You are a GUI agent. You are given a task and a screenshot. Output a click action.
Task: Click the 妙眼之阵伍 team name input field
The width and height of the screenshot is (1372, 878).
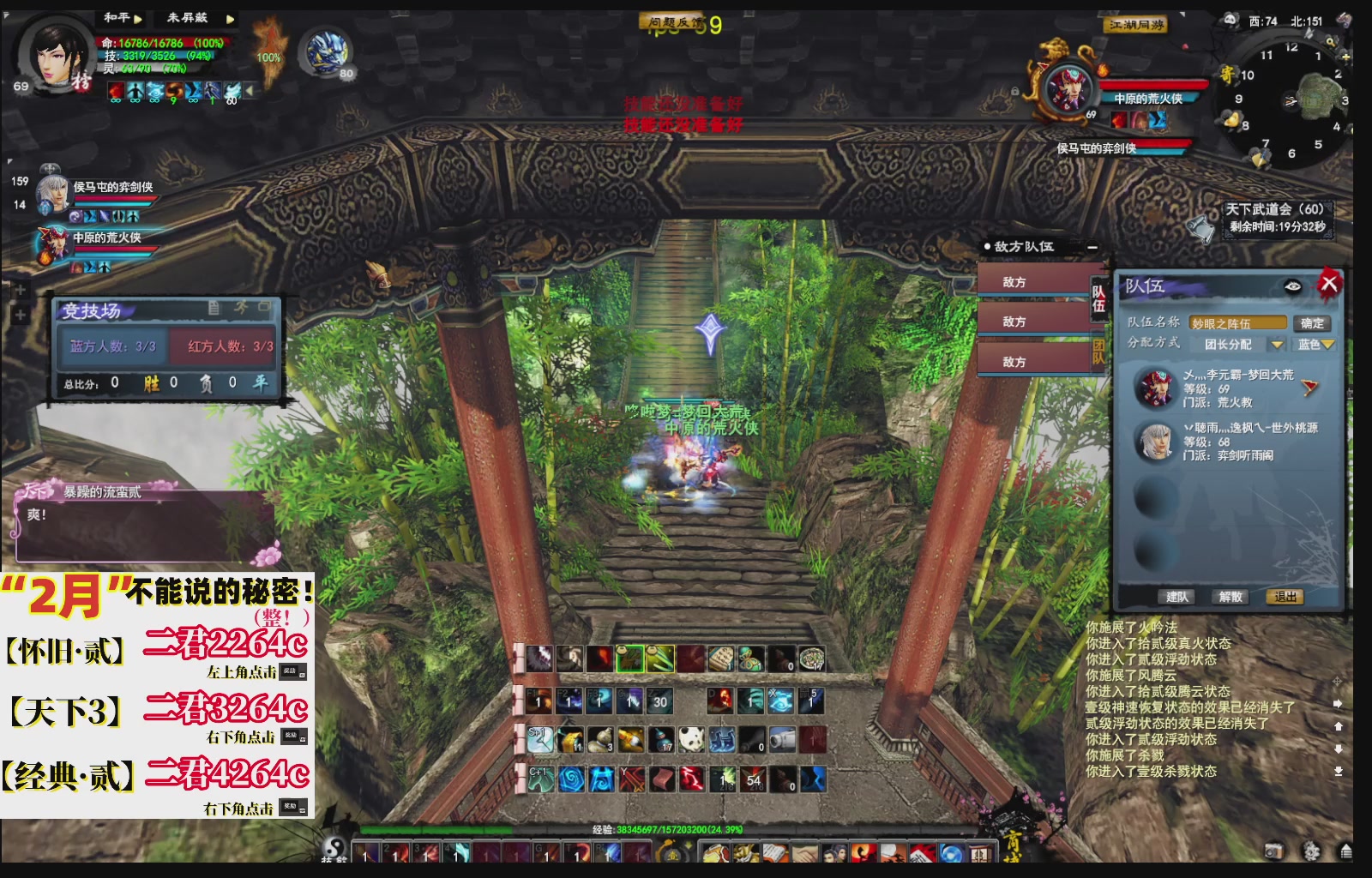coord(1238,323)
